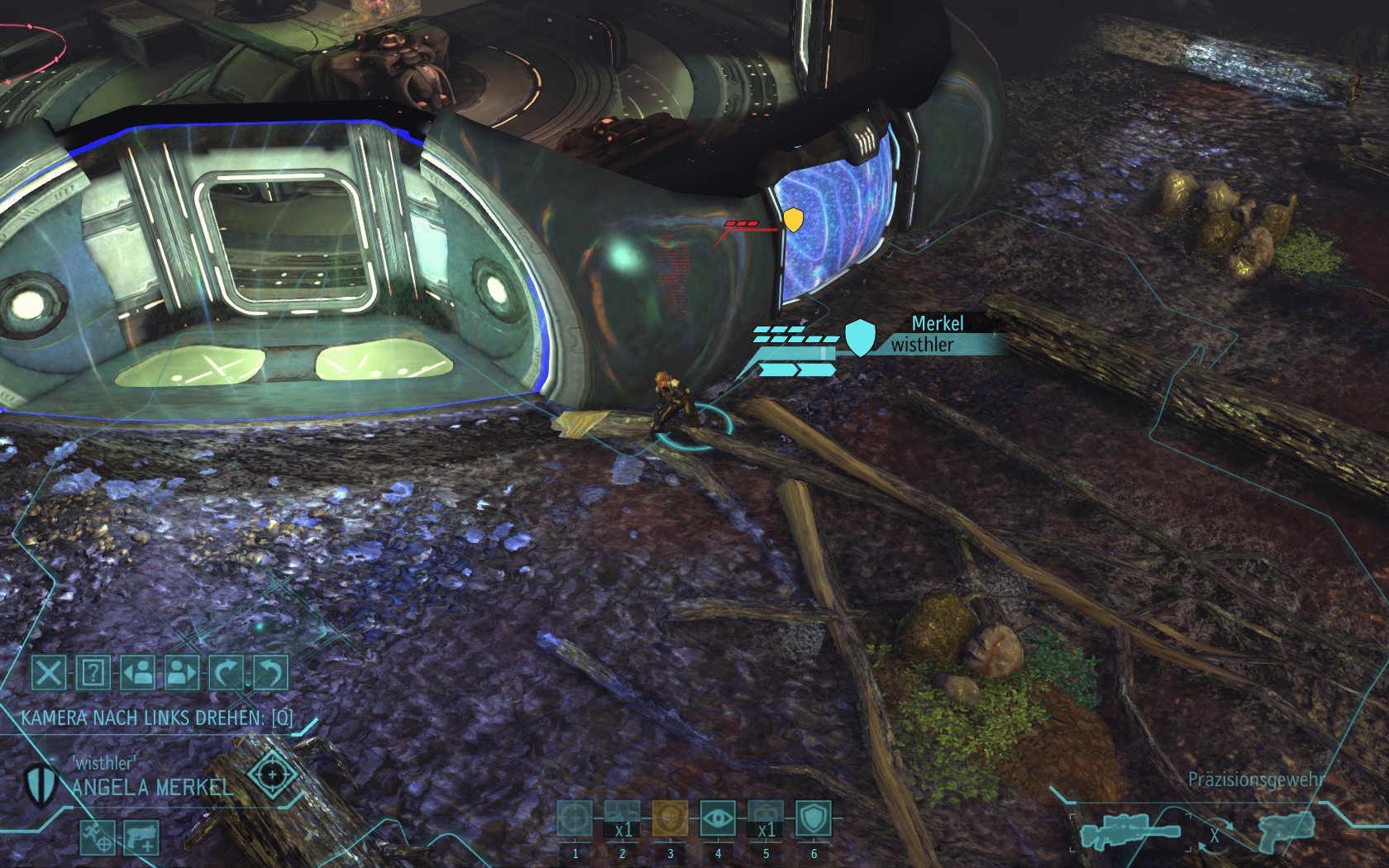Click the pistol-plus perk icon
The image size is (1389, 868).
pos(141,837)
